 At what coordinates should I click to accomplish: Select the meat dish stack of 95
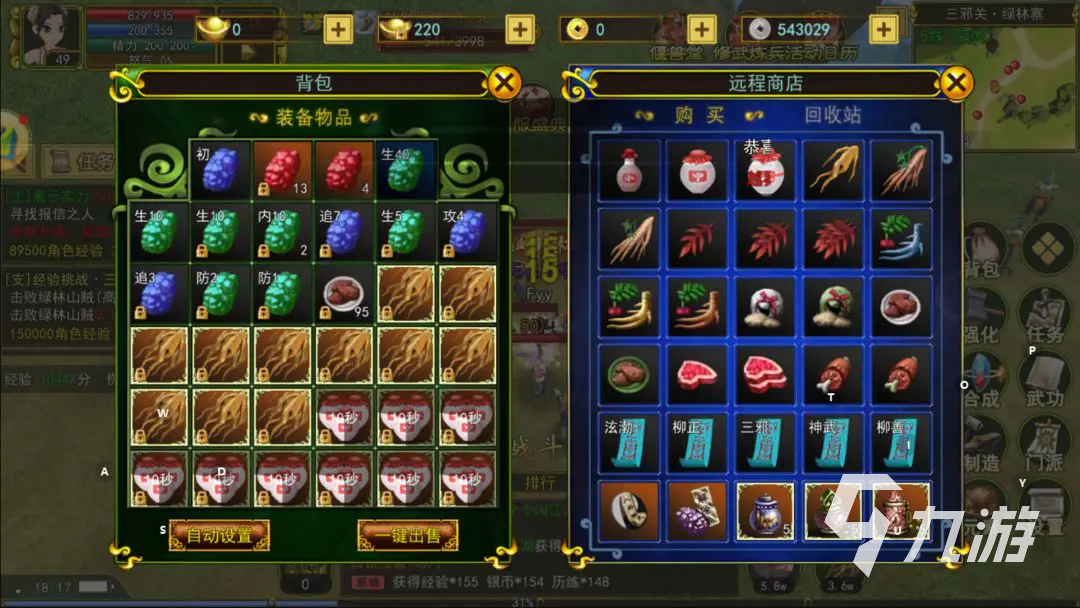344,294
